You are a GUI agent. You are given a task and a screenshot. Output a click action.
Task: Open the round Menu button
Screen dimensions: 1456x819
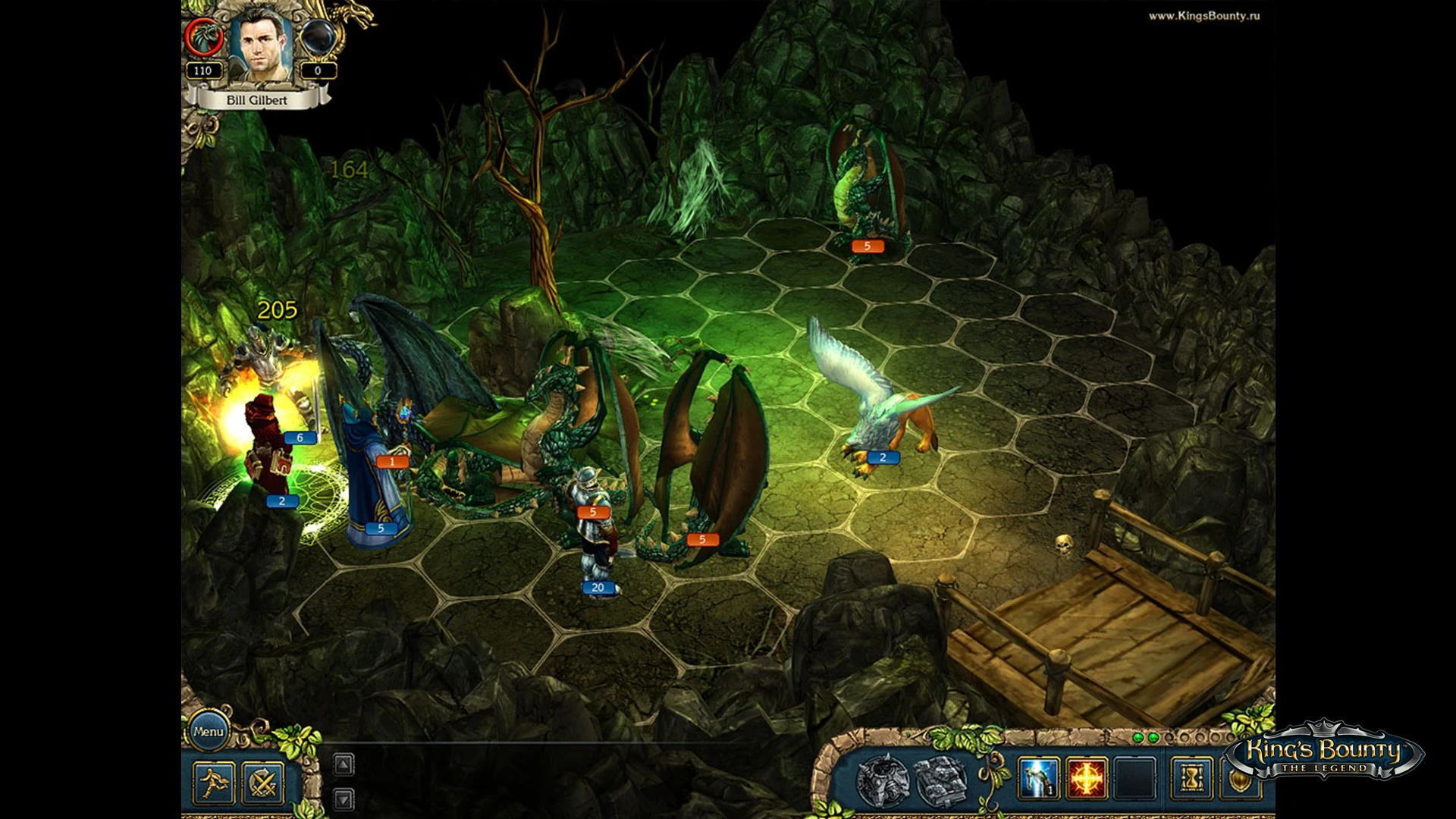coord(208,732)
